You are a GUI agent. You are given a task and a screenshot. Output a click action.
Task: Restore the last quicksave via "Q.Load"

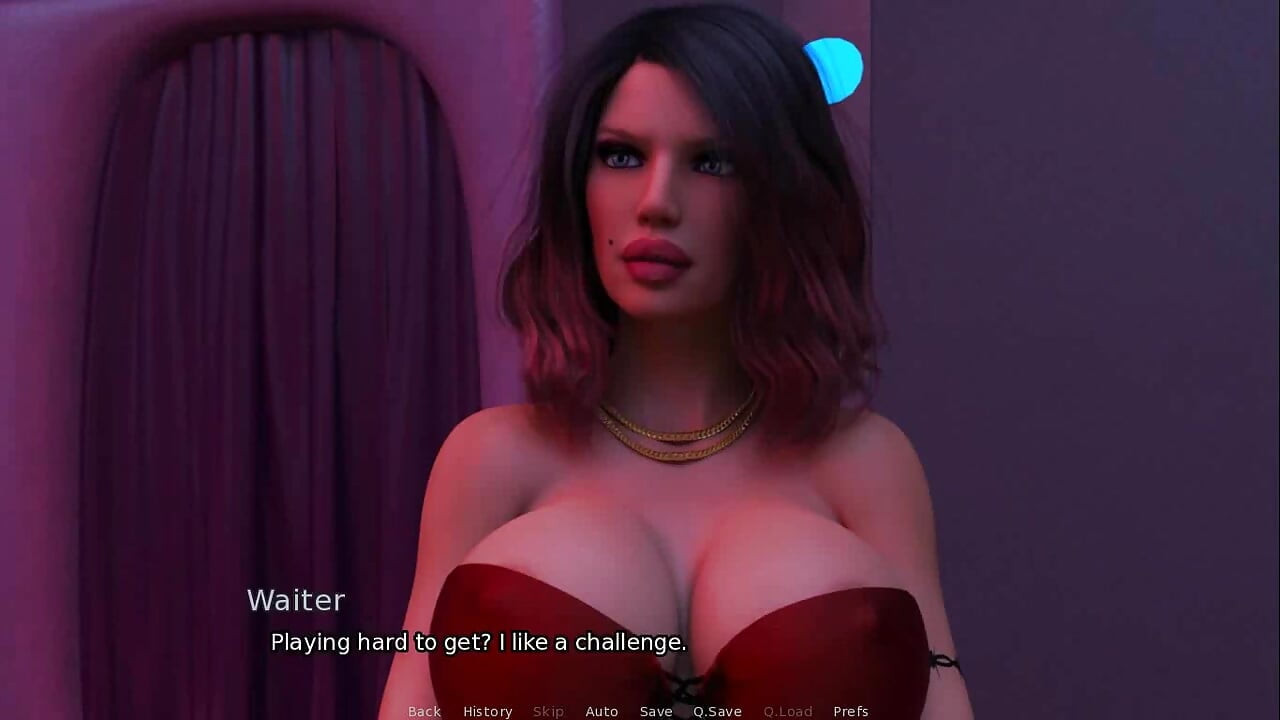tap(789, 711)
